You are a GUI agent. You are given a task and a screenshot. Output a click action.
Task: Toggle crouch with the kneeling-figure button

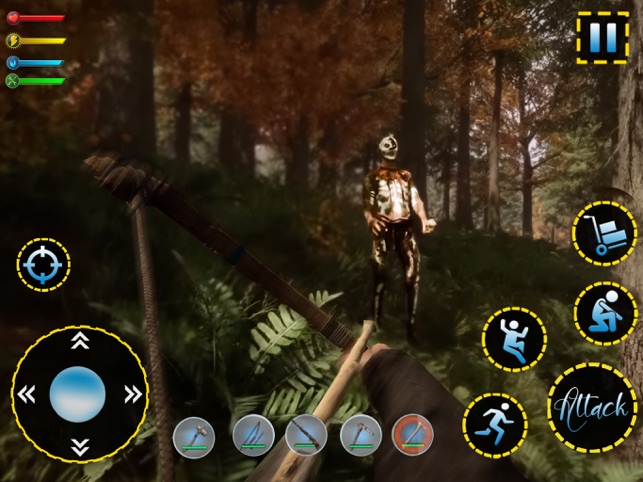click(x=606, y=313)
